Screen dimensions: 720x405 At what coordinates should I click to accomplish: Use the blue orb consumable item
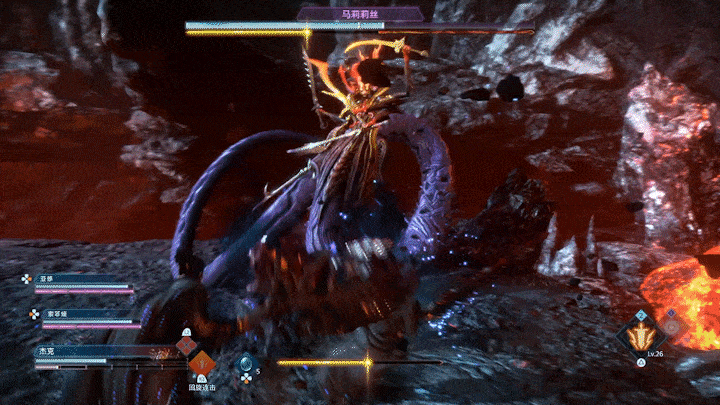point(246,365)
